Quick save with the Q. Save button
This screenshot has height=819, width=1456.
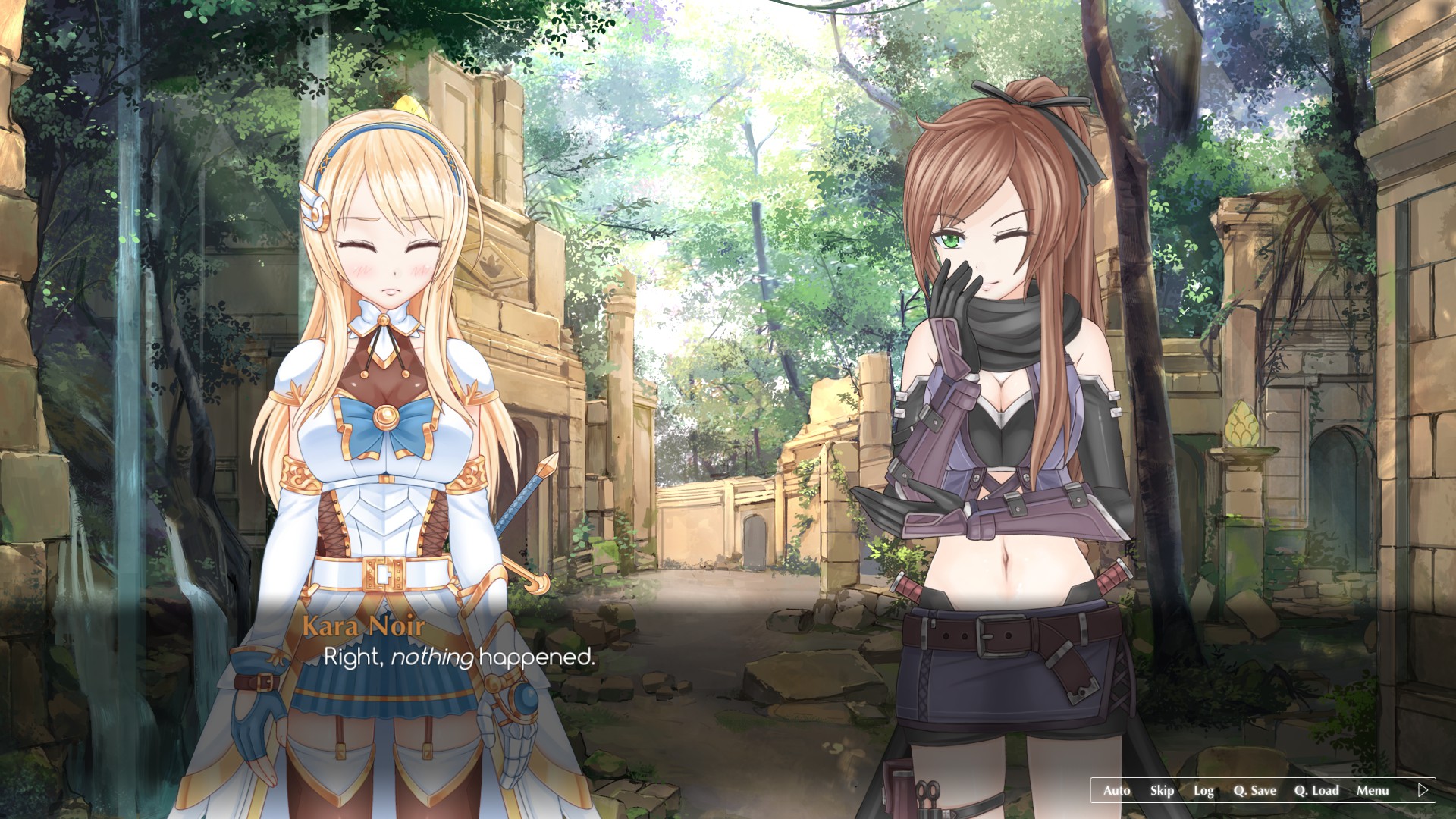pos(1254,790)
